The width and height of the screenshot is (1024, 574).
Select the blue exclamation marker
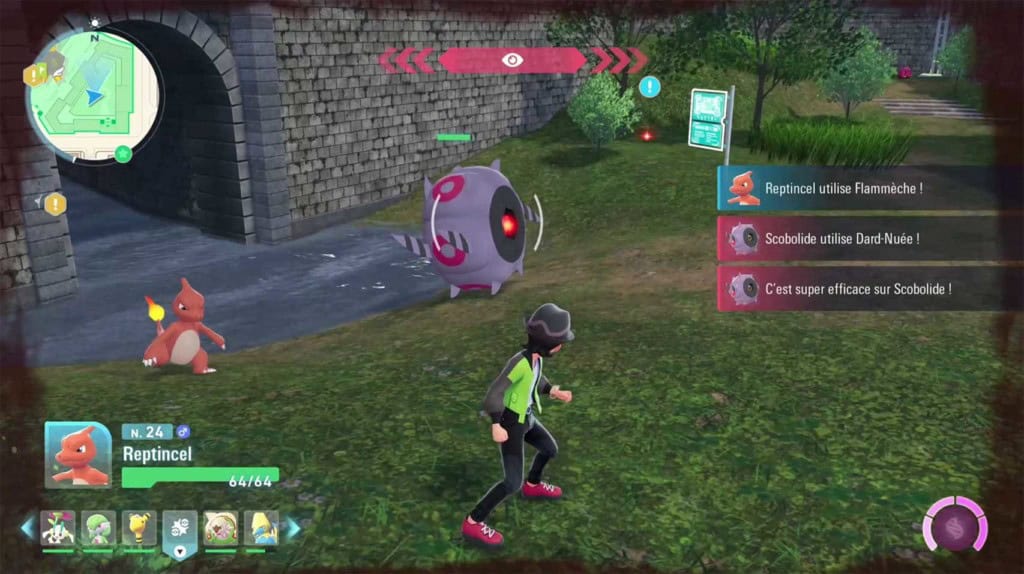pyautogui.click(x=650, y=87)
